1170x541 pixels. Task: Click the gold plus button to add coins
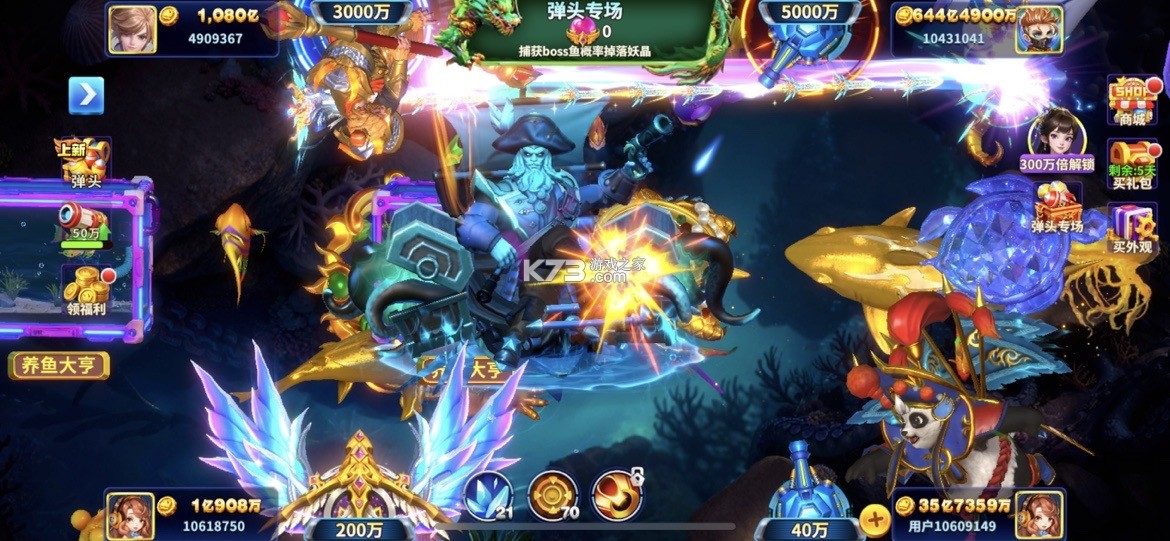coord(874,519)
